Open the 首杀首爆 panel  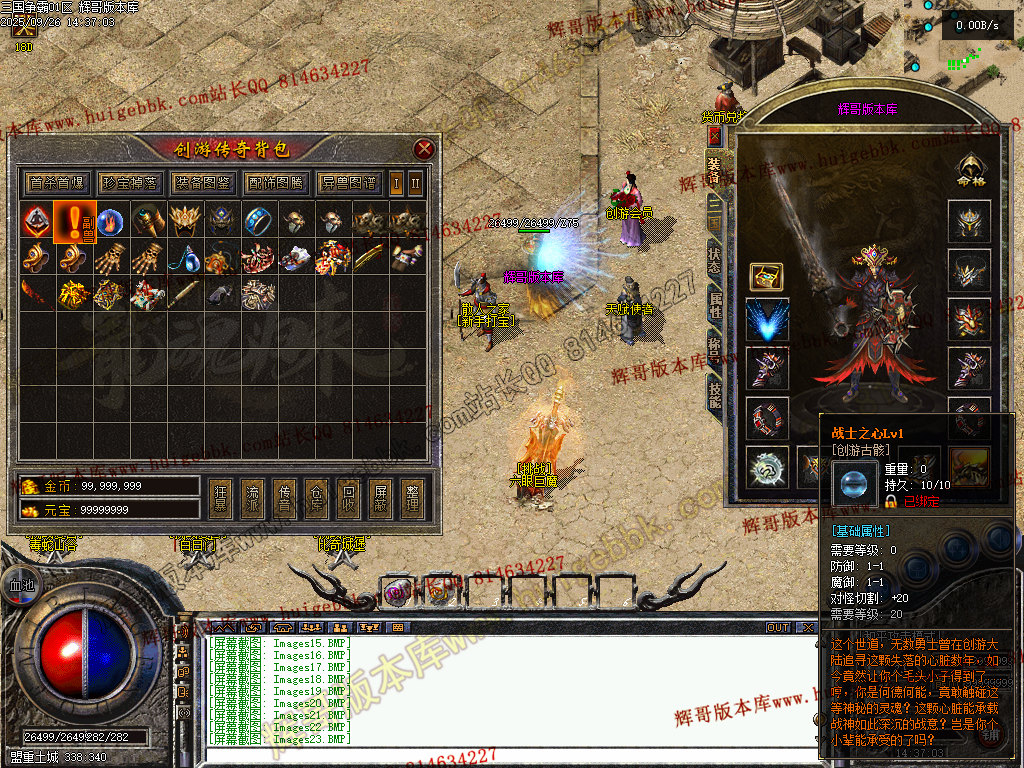click(57, 183)
